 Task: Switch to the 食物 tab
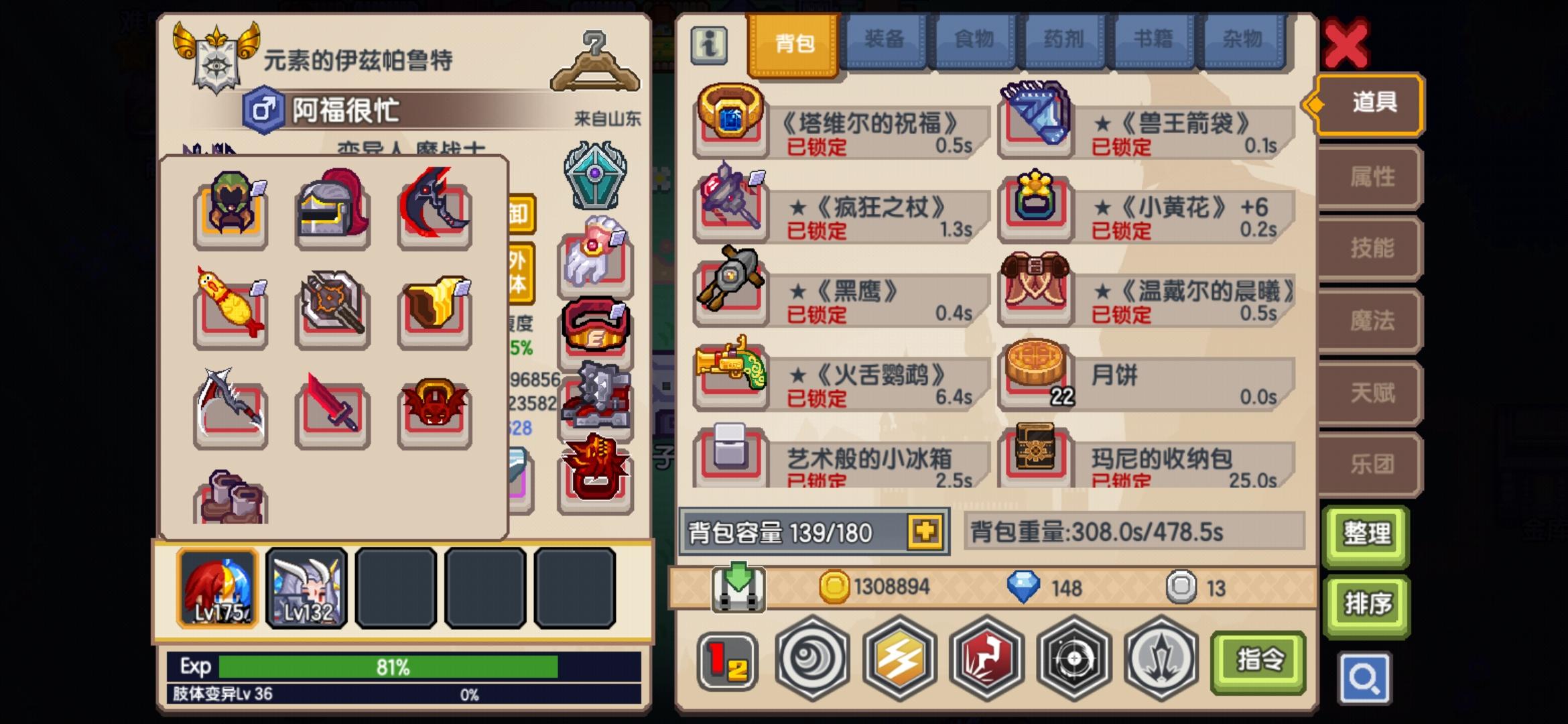click(x=974, y=40)
